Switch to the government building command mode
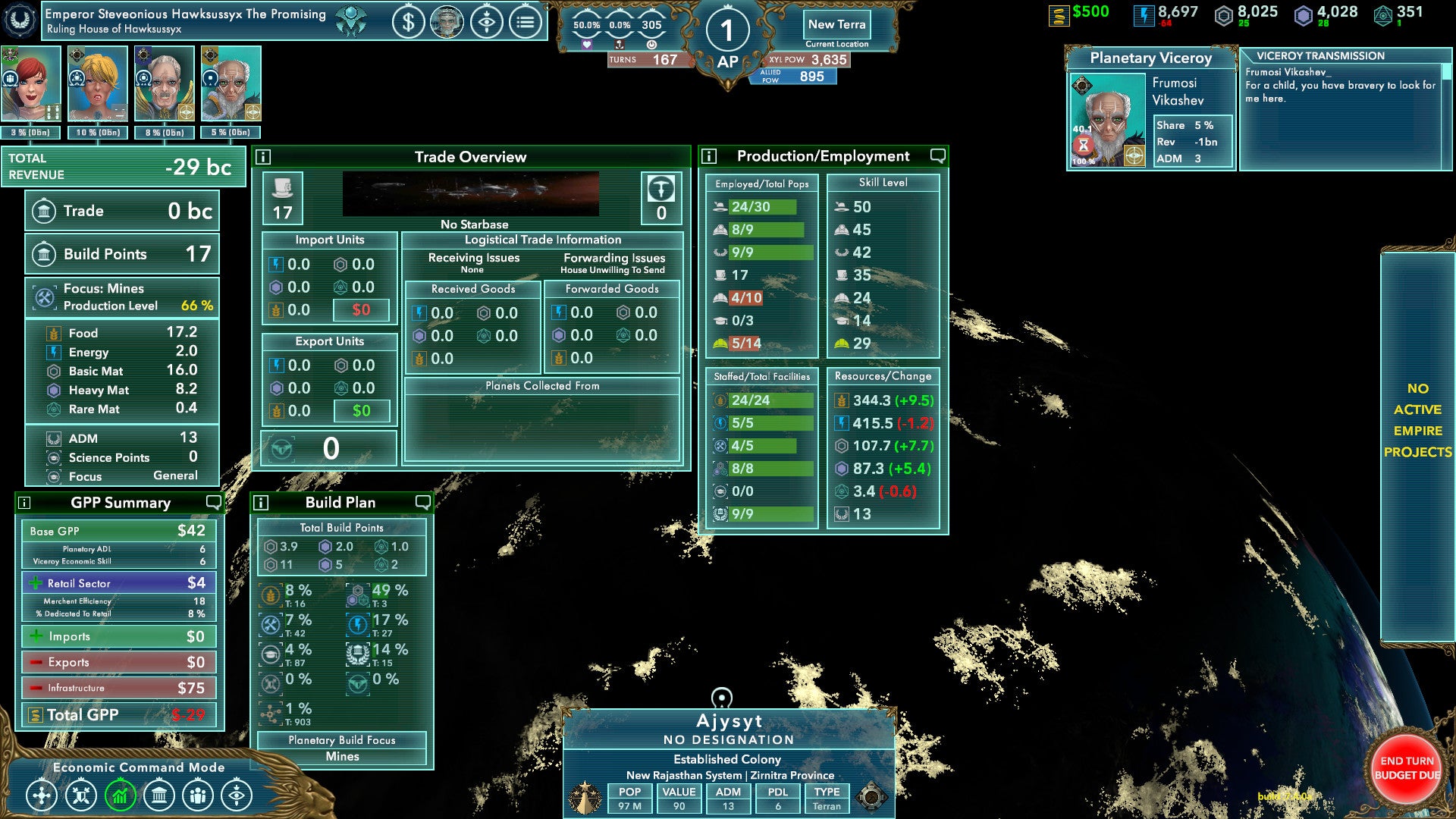Image resolution: width=1456 pixels, height=819 pixels. [x=159, y=795]
